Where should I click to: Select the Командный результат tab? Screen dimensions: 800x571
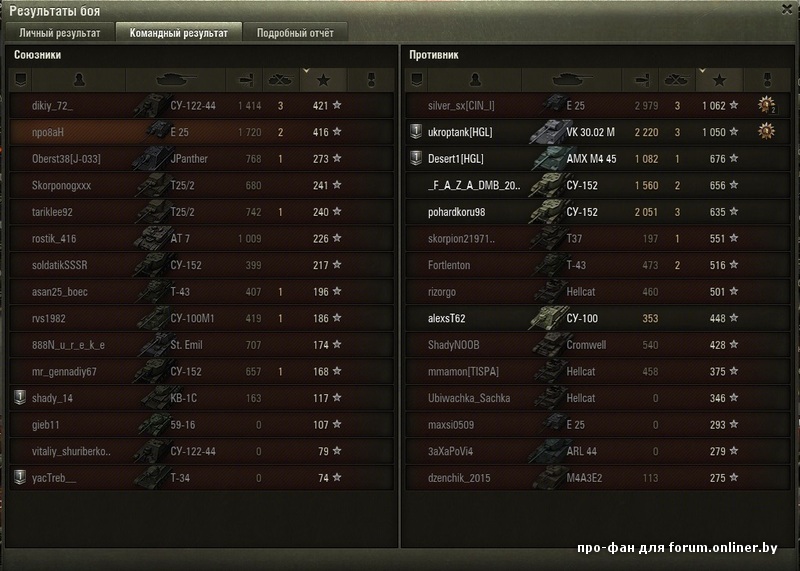pyautogui.click(x=178, y=33)
